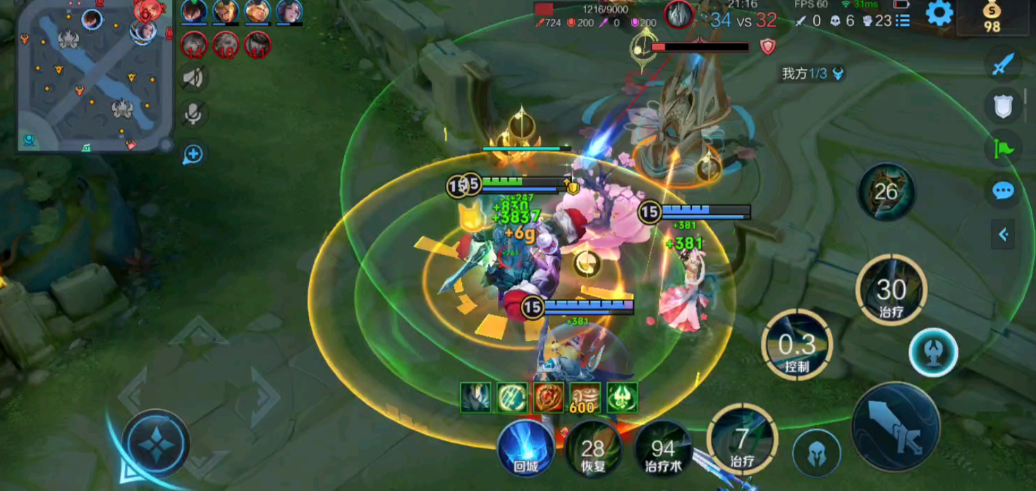The image size is (1036, 491).
Task: Activate the 回城 recall button
Action: pyautogui.click(x=527, y=447)
